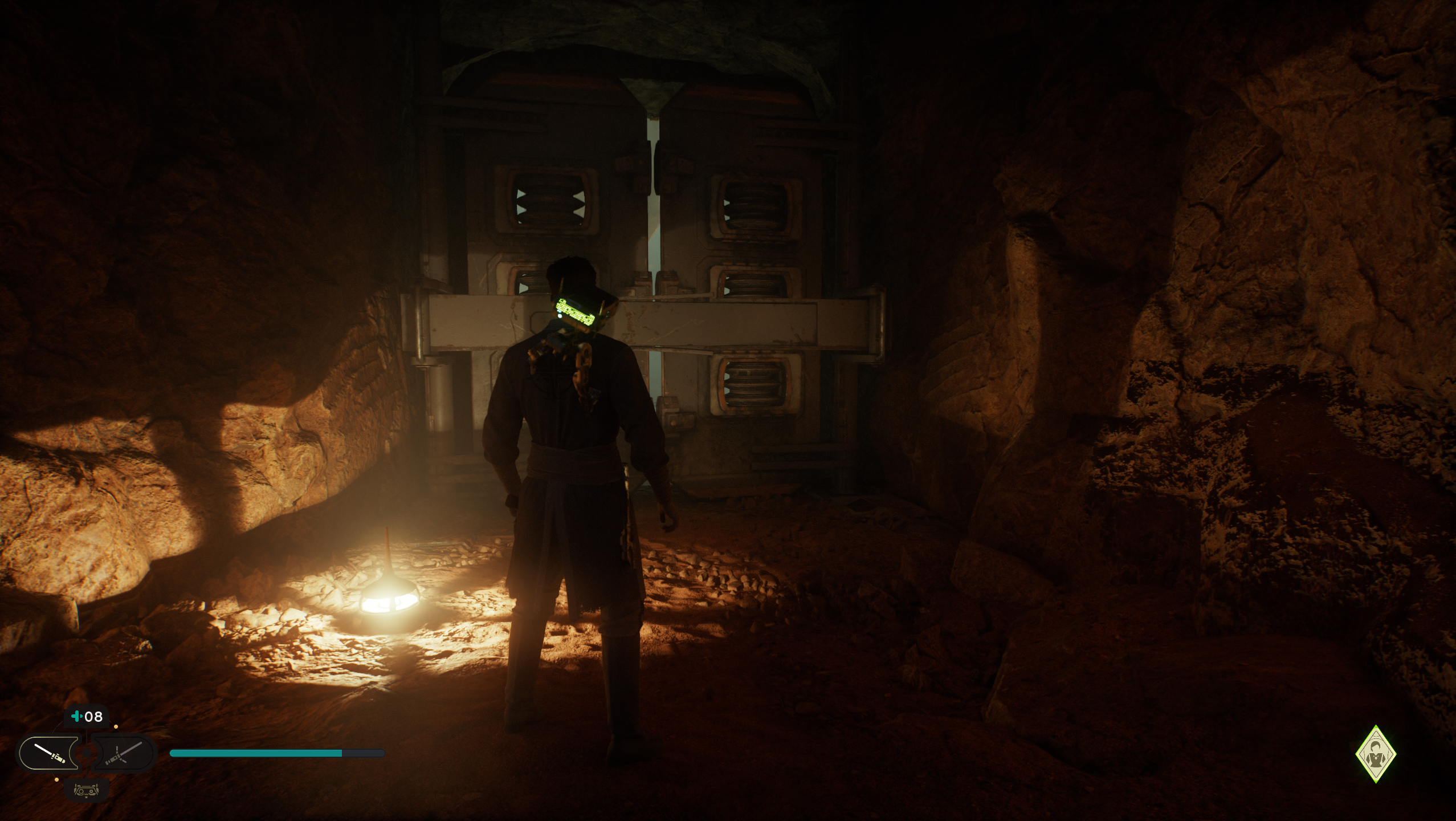
Task: Click the BD-1 droid icon
Action: [87, 789]
